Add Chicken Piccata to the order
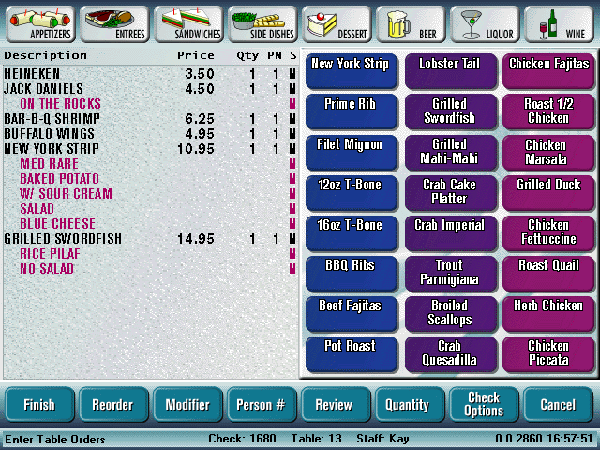Screen dimensions: 600x450 coord(548,354)
